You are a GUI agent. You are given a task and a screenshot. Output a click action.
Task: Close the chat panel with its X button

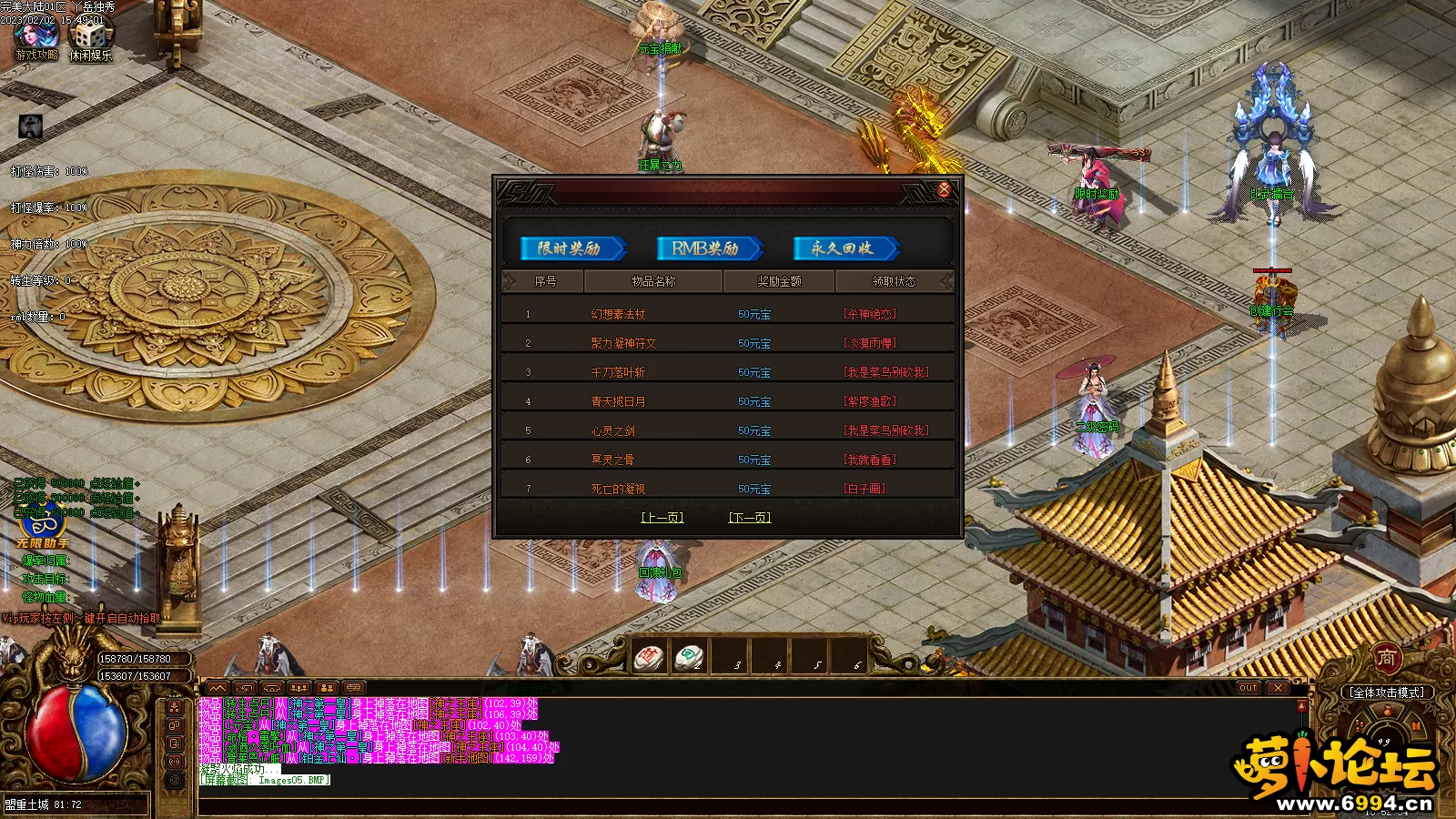tap(1279, 688)
